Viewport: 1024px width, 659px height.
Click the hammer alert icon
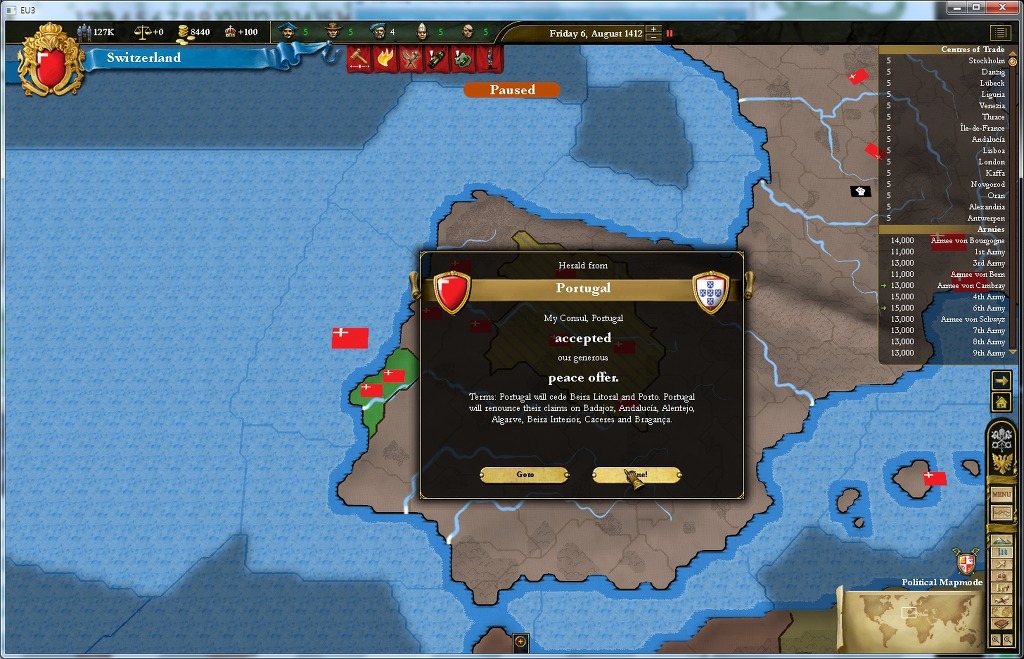(x=359, y=59)
